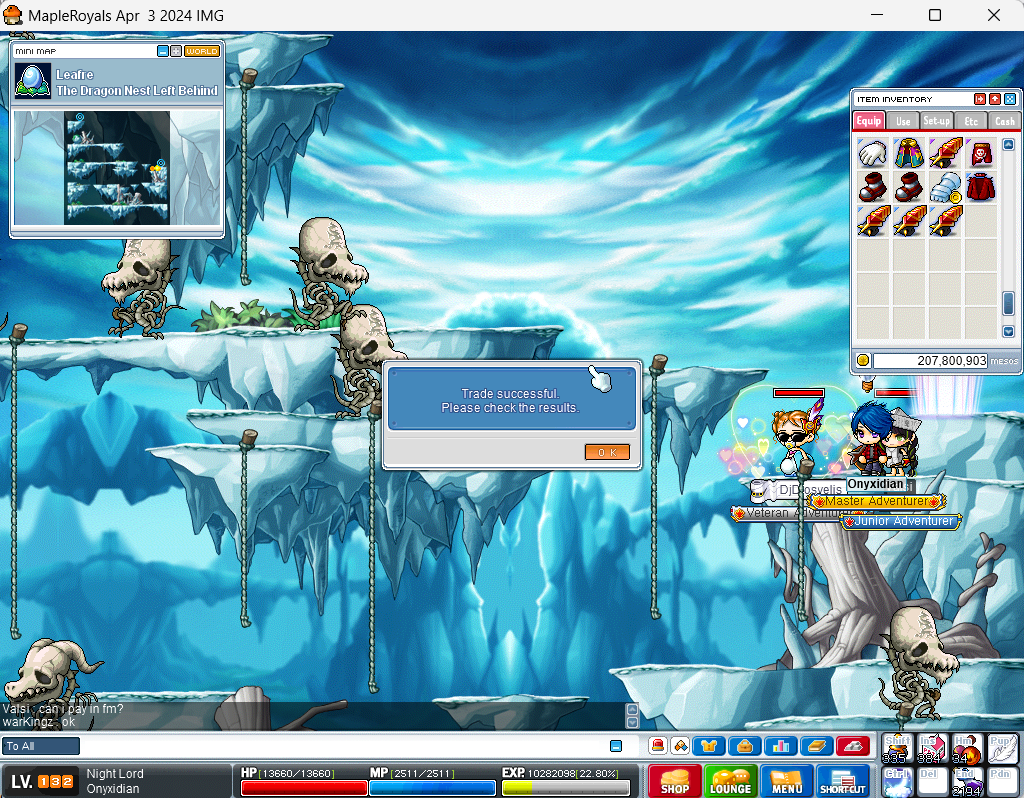Confirm the trade successful dialog with OK
The width and height of the screenshot is (1024, 798).
click(x=607, y=452)
